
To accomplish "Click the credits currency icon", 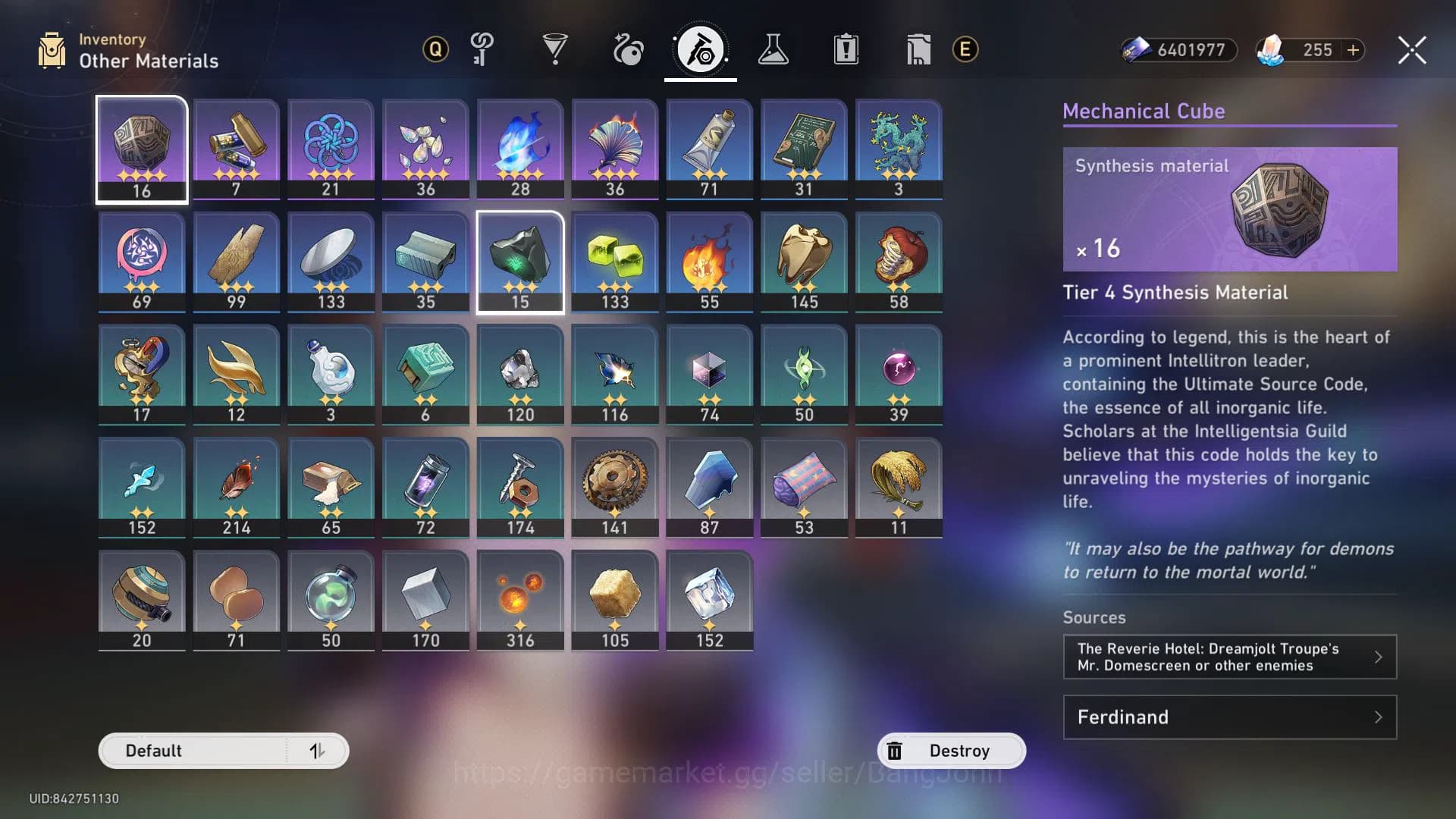I will point(1137,50).
